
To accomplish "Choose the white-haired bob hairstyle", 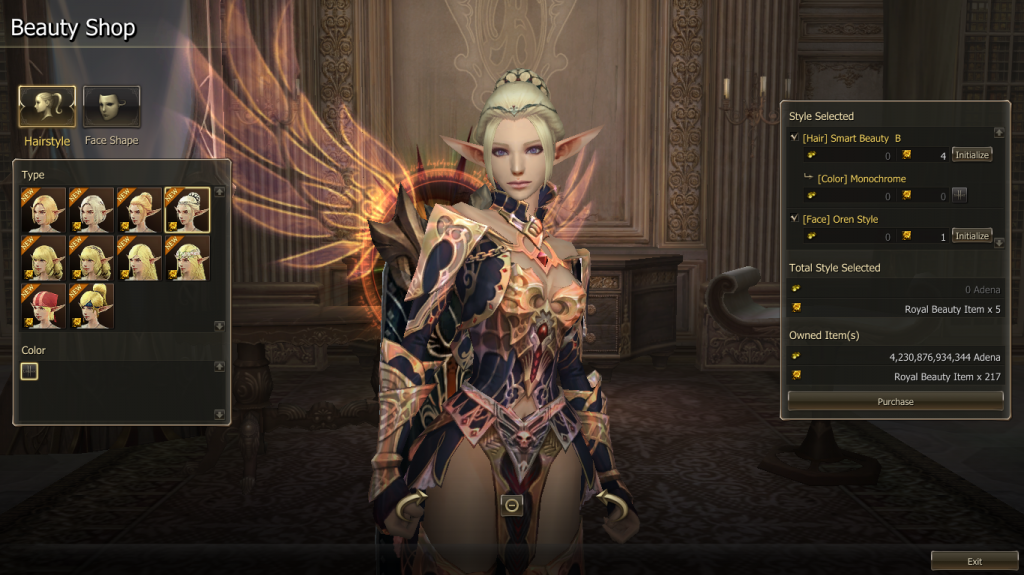I will point(91,210).
